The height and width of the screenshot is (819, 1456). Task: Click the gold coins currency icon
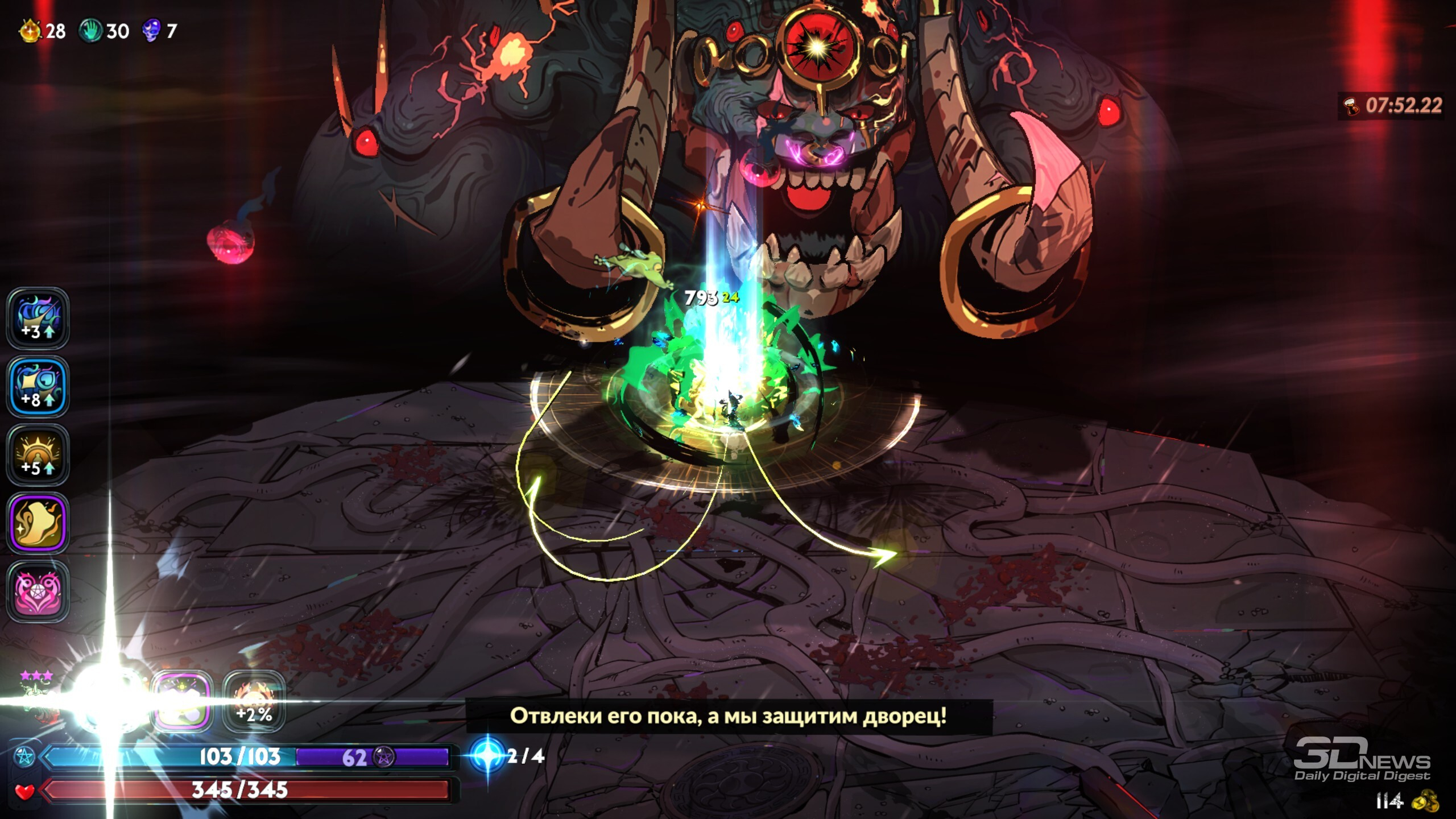pyautogui.click(x=1425, y=802)
